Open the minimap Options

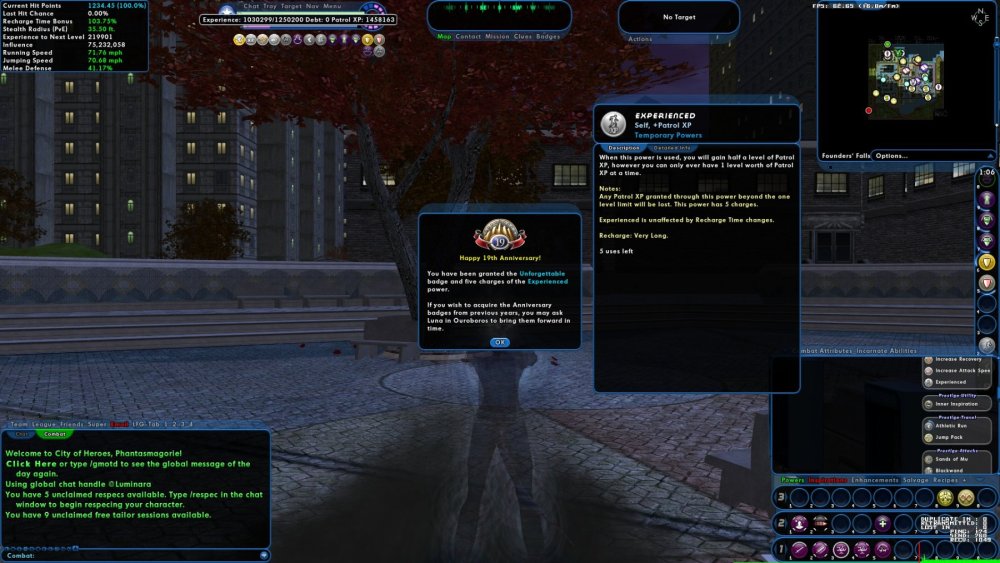[891, 156]
